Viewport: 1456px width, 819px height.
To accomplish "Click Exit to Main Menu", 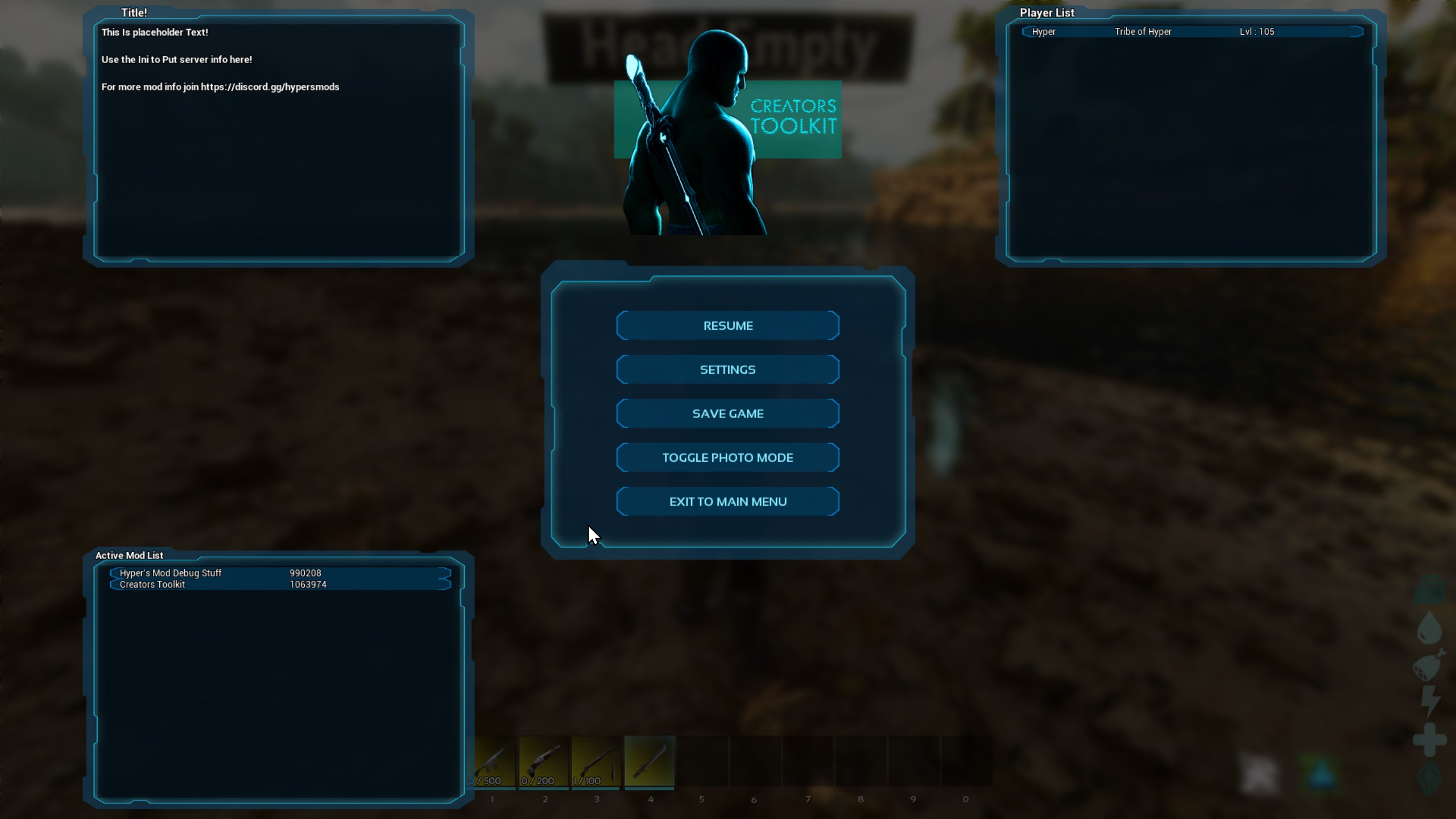I will click(x=728, y=501).
